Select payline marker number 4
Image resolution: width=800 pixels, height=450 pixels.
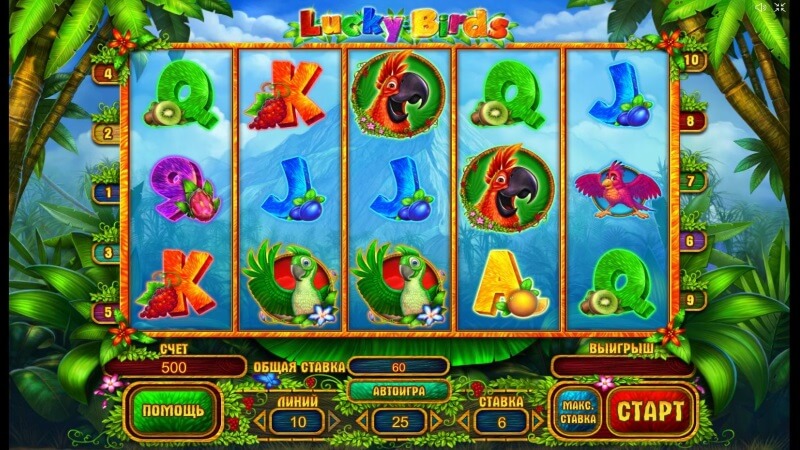click(x=106, y=73)
